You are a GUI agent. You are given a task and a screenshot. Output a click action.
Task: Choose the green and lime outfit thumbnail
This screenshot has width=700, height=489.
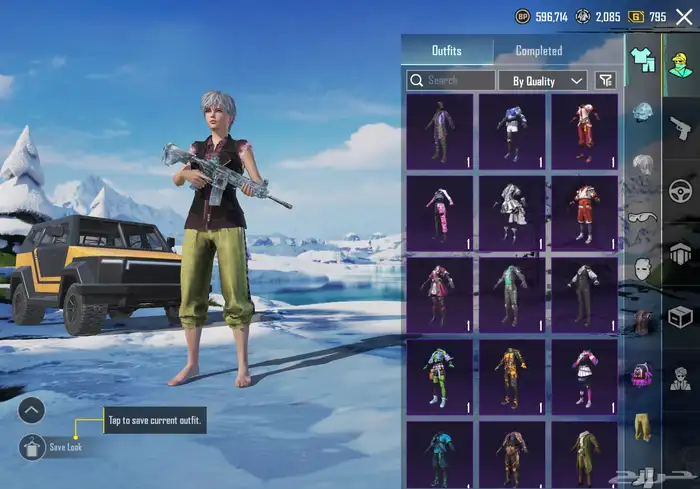click(x=439, y=377)
